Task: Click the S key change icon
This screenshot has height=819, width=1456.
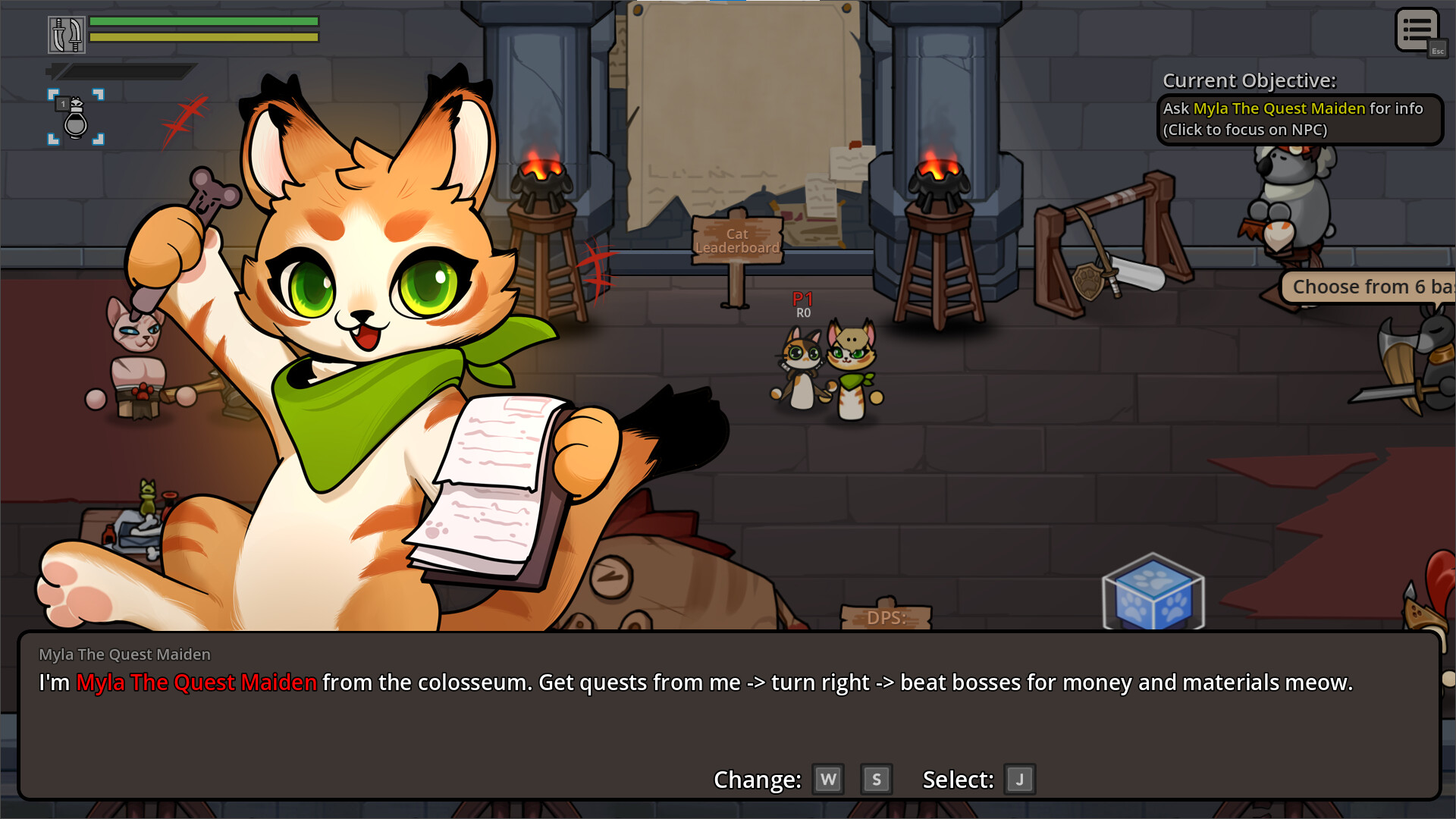Action: pos(877,779)
